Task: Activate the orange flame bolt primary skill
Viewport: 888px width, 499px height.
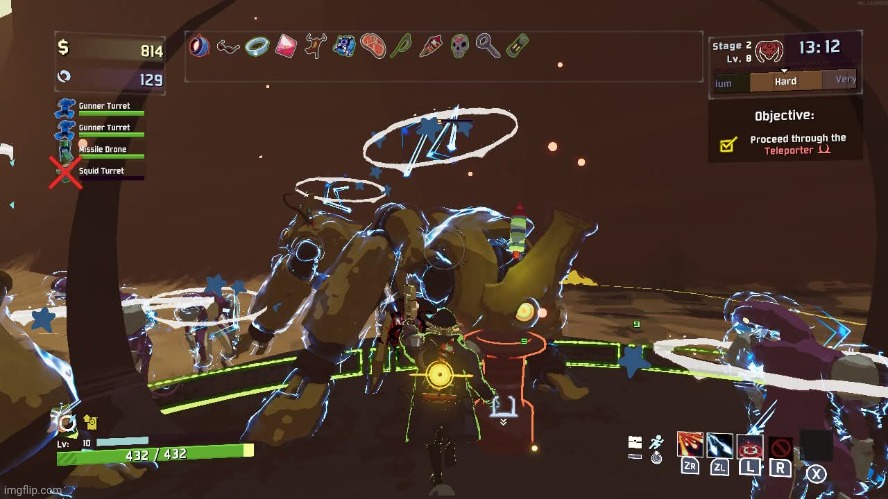Action: 690,444
